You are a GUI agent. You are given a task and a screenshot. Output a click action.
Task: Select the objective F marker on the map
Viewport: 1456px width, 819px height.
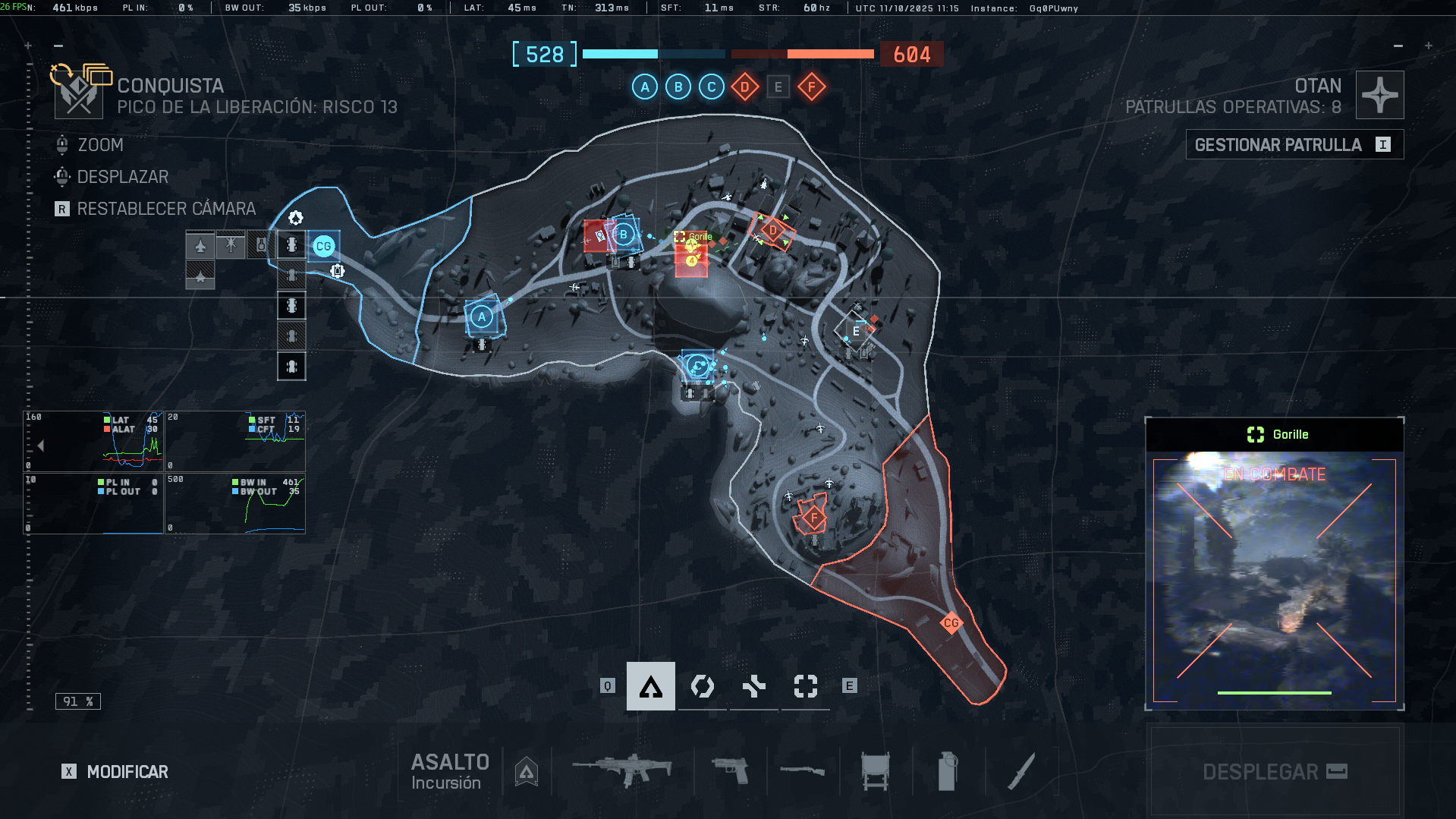coord(813,518)
